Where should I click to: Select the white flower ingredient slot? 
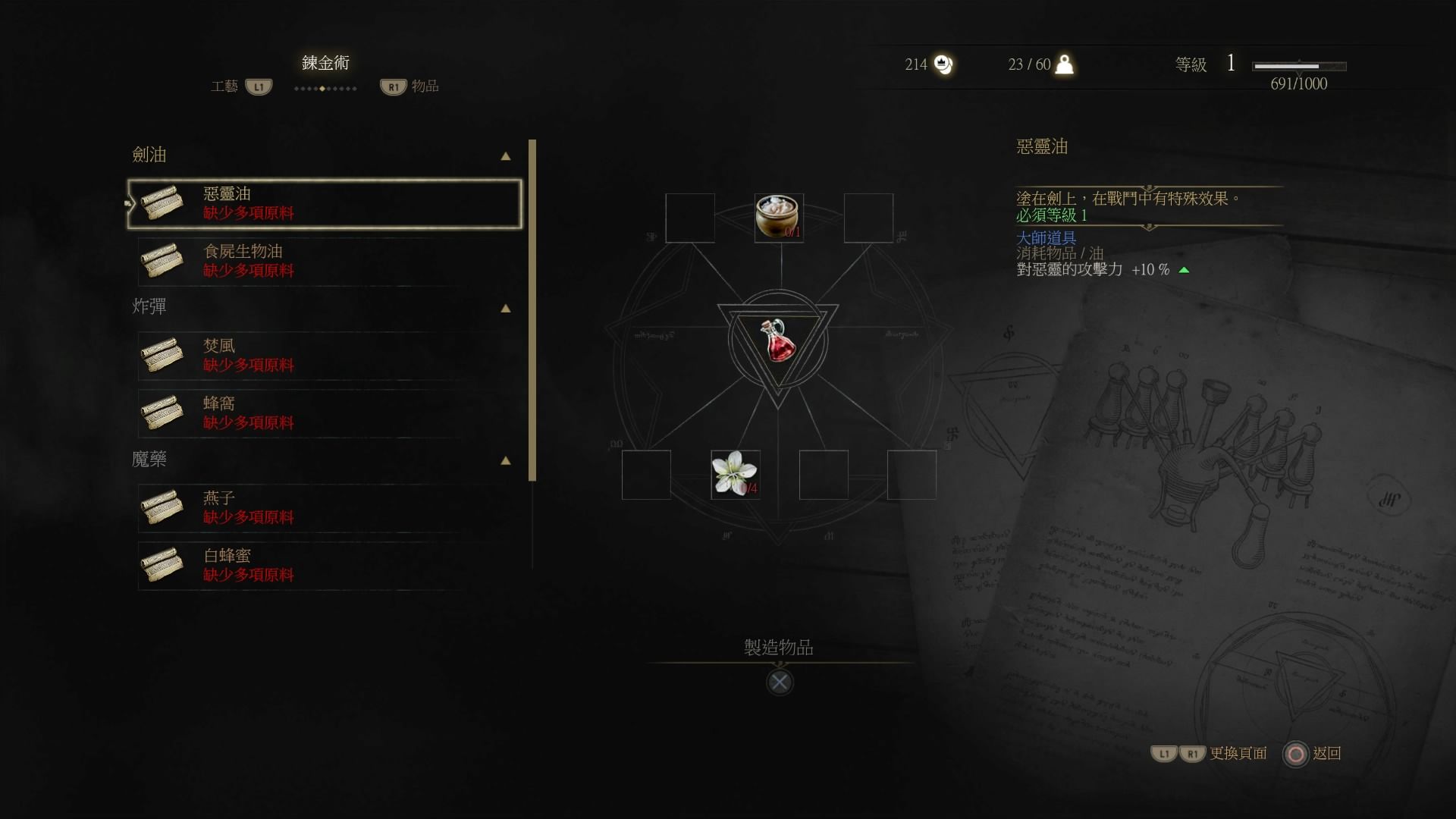(x=735, y=475)
